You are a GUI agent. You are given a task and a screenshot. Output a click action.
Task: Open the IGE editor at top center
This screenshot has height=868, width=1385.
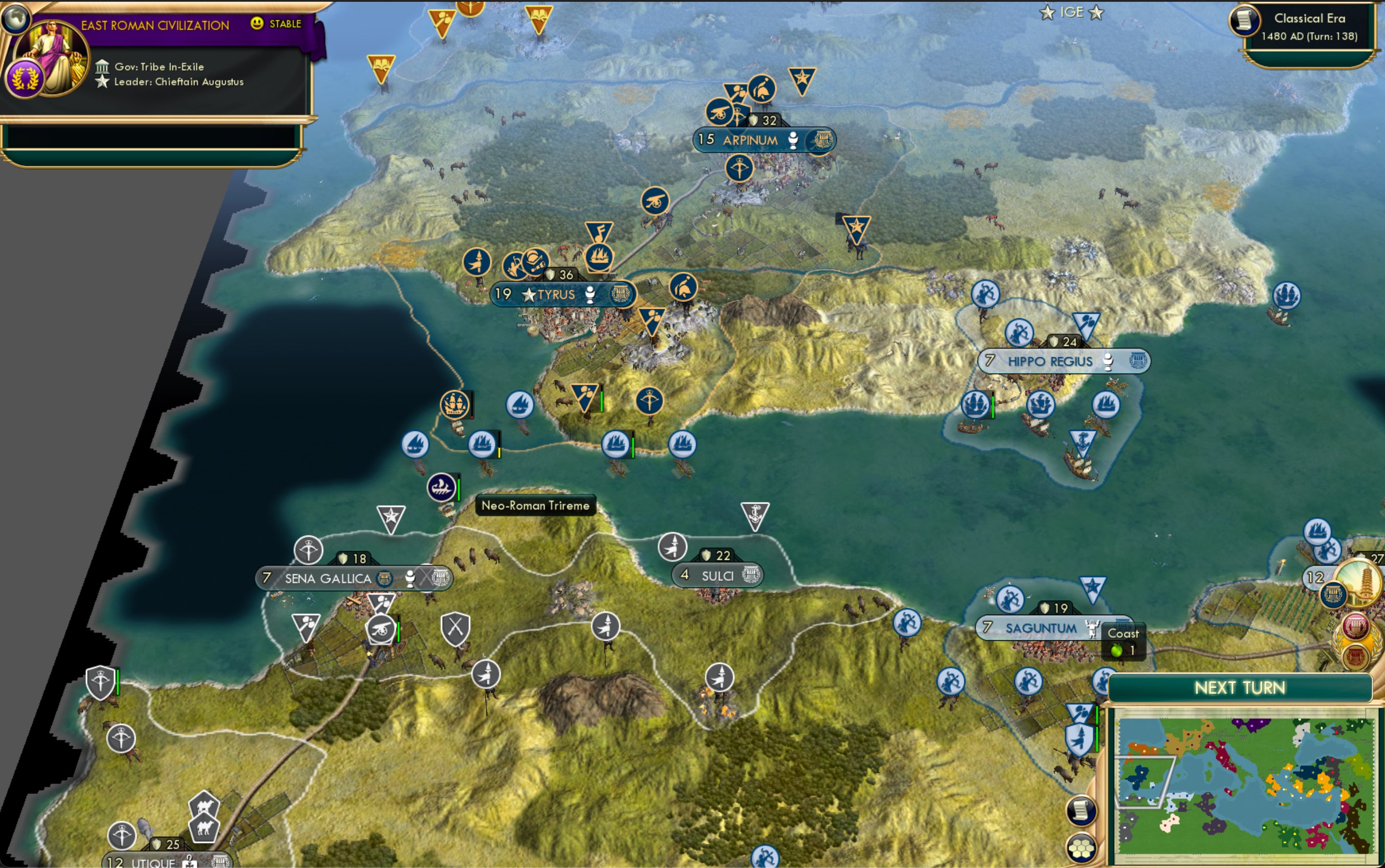1073,11
